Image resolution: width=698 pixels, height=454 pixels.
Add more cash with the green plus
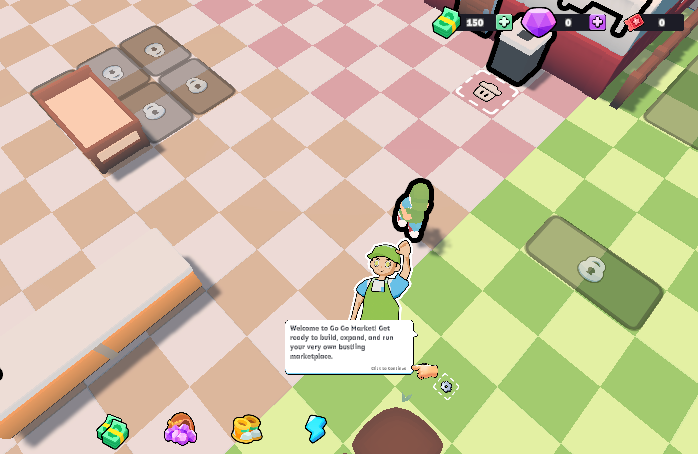503,22
